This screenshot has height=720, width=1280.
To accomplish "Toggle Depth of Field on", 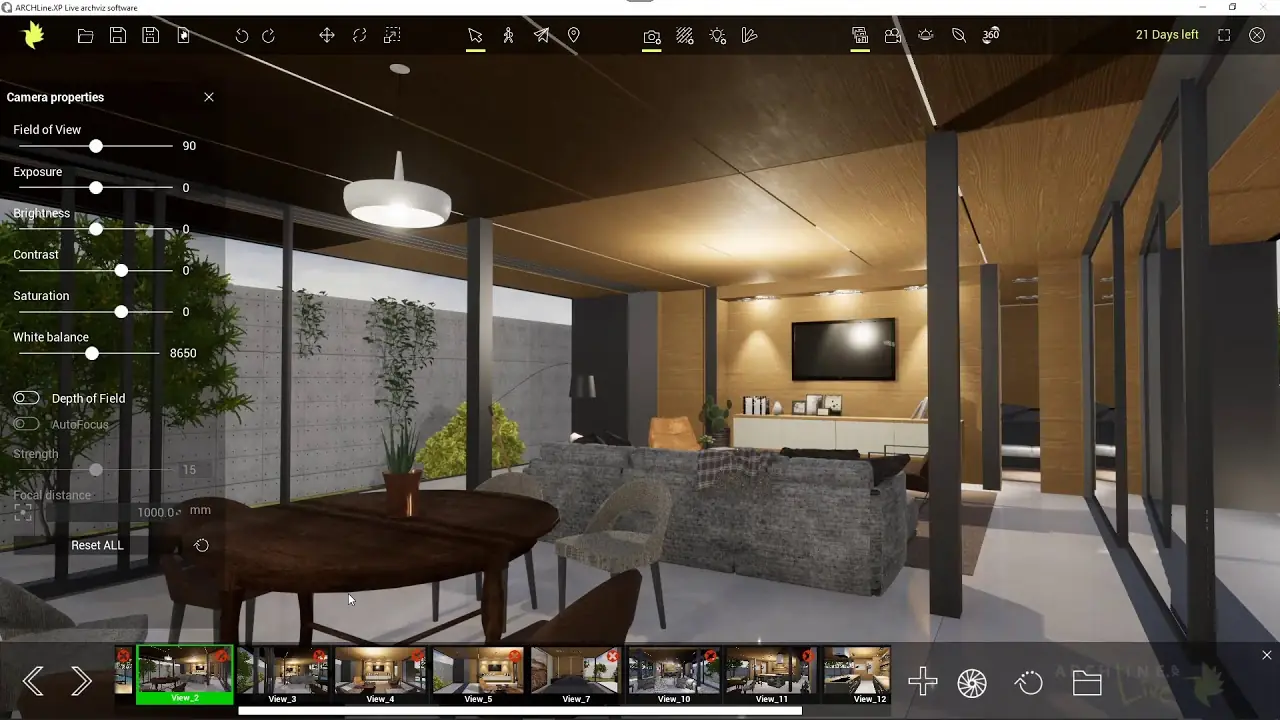I will 26,397.
